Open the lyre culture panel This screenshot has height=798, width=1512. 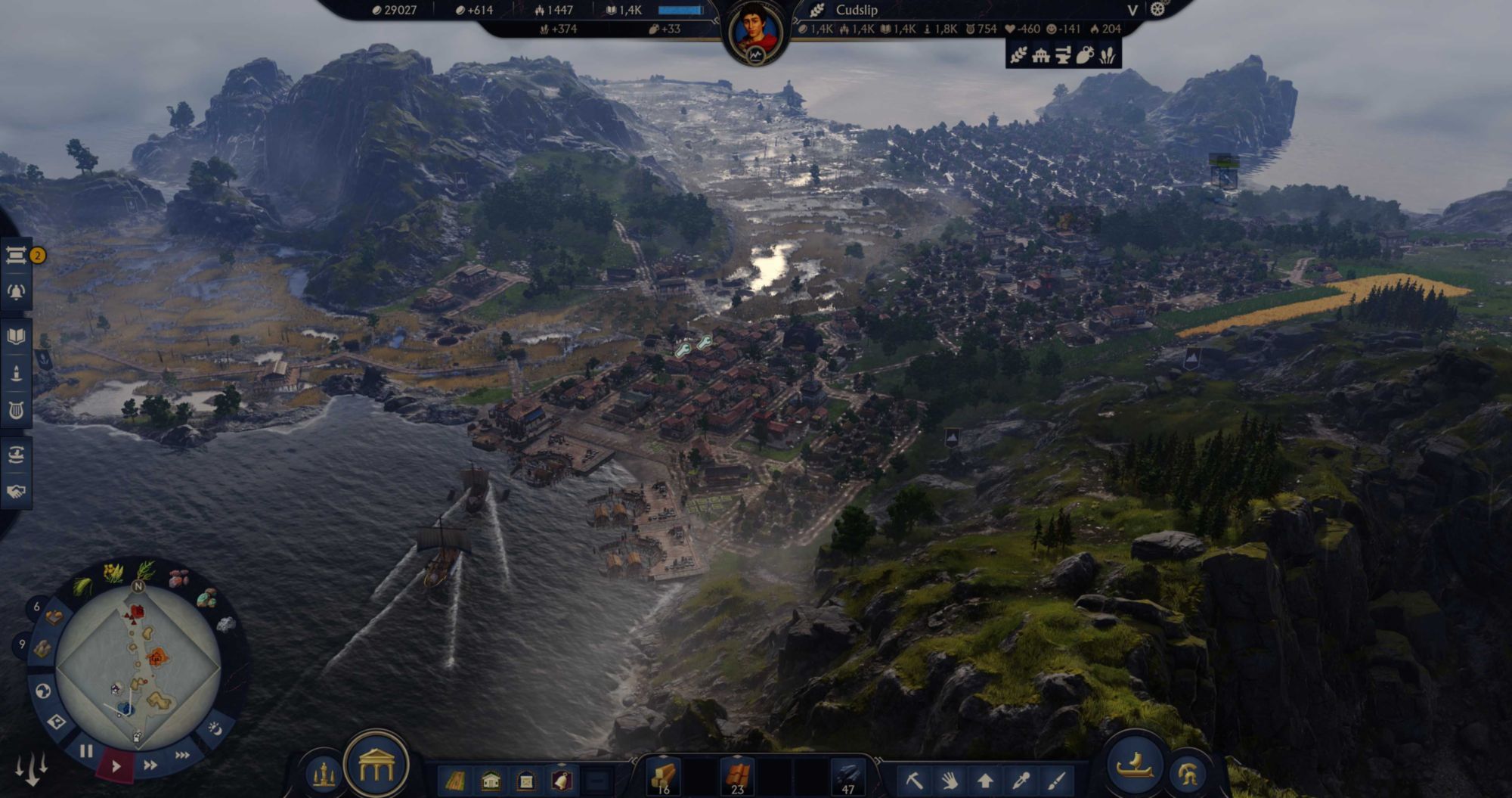[16, 411]
